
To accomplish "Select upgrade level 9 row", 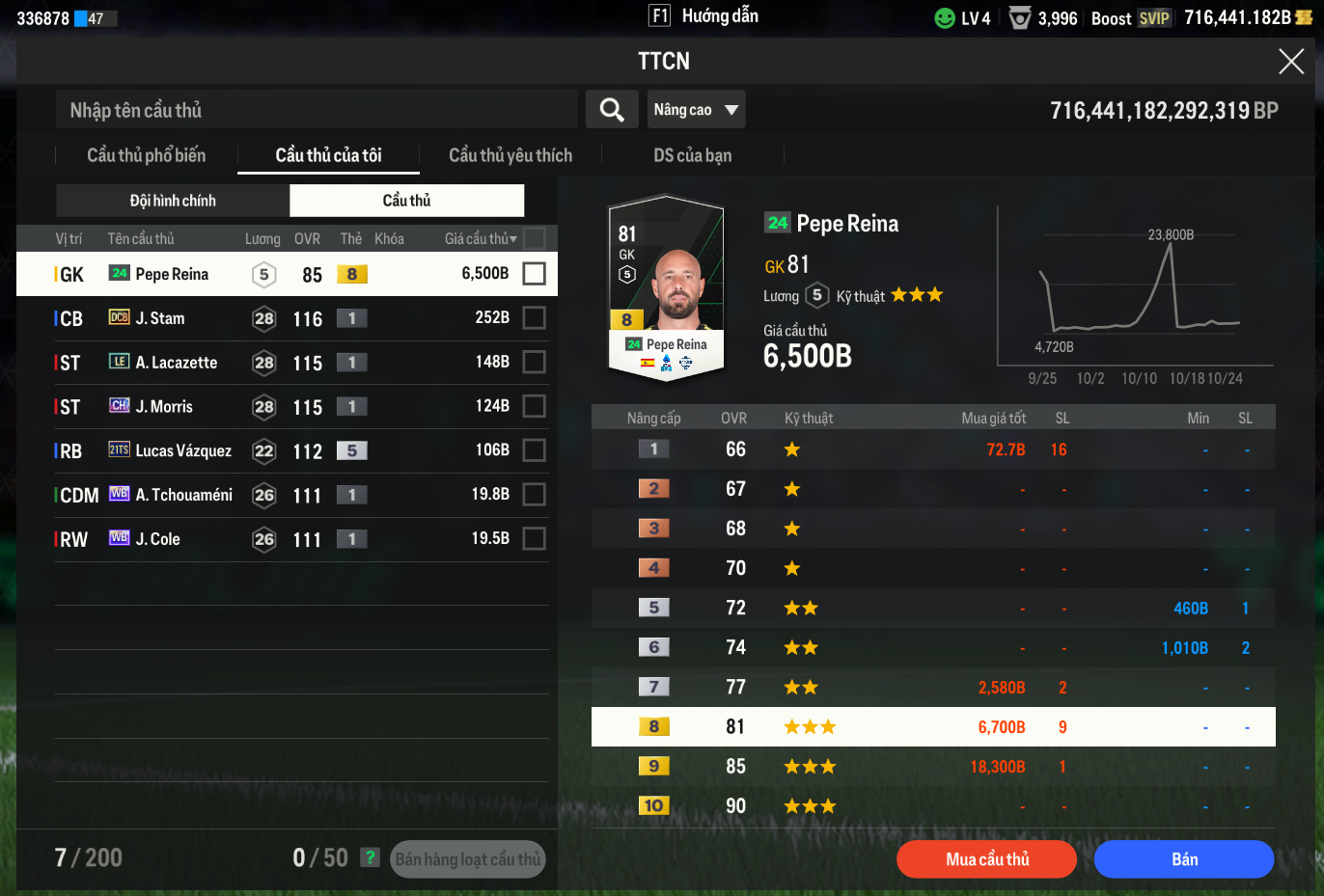I will [x=932, y=767].
